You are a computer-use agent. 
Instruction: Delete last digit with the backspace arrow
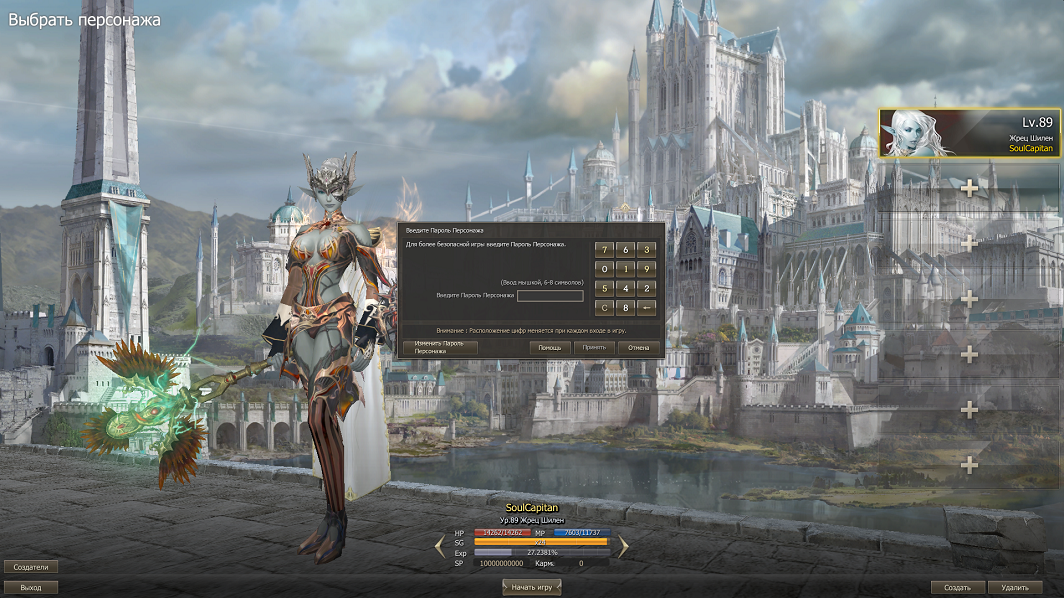[647, 307]
